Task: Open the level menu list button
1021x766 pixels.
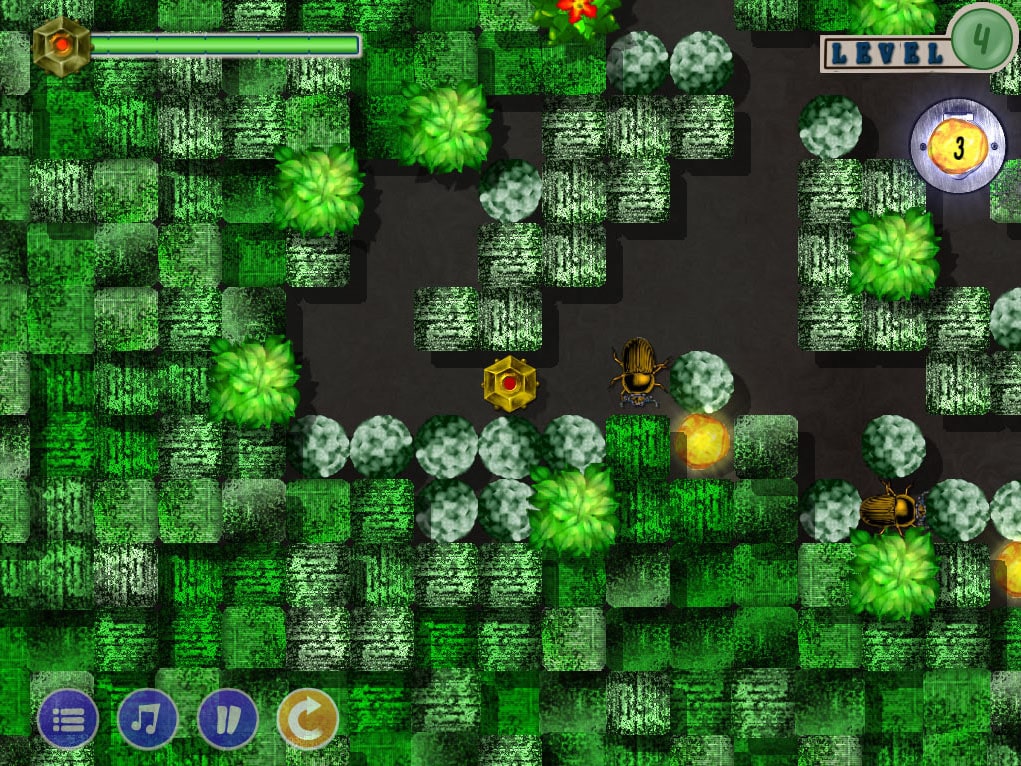Action: coord(68,718)
